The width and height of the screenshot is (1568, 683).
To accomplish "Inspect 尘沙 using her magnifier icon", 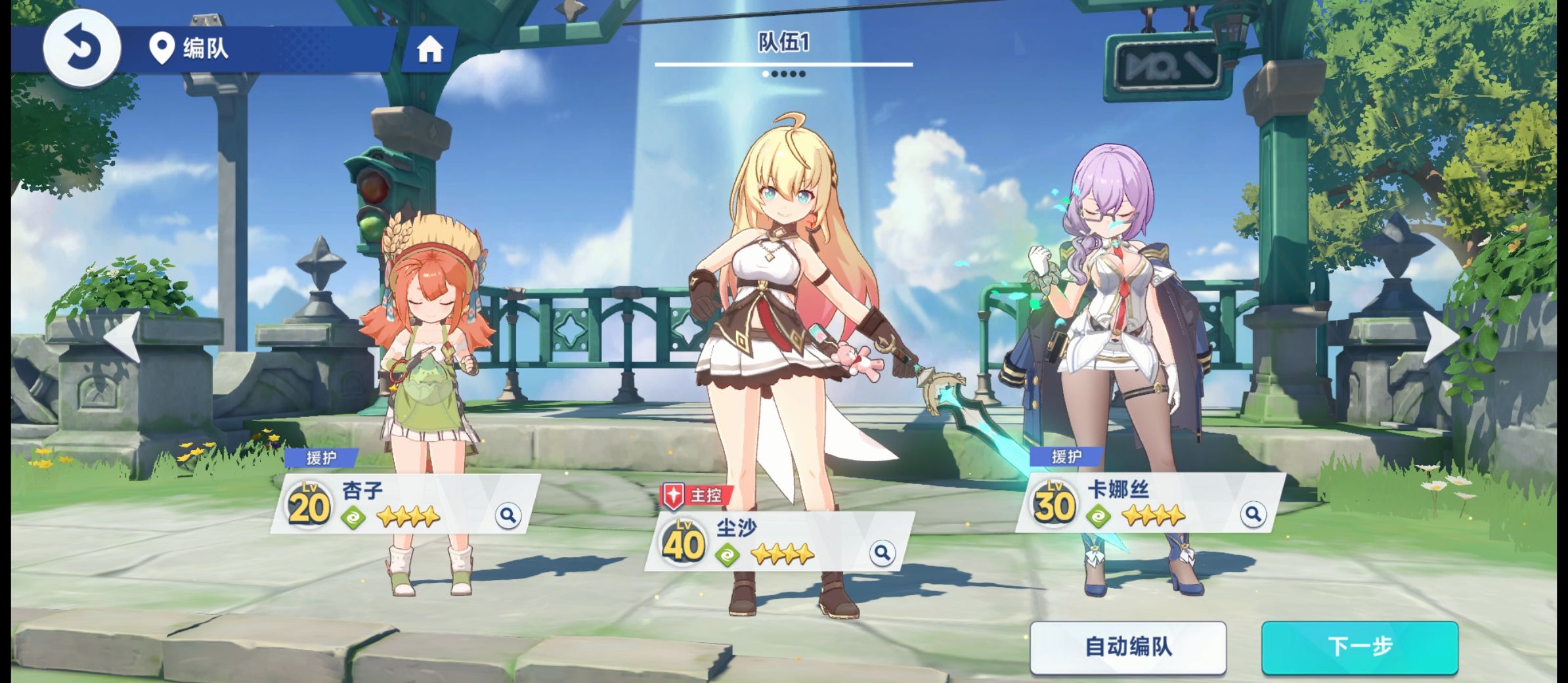I will click(x=882, y=553).
